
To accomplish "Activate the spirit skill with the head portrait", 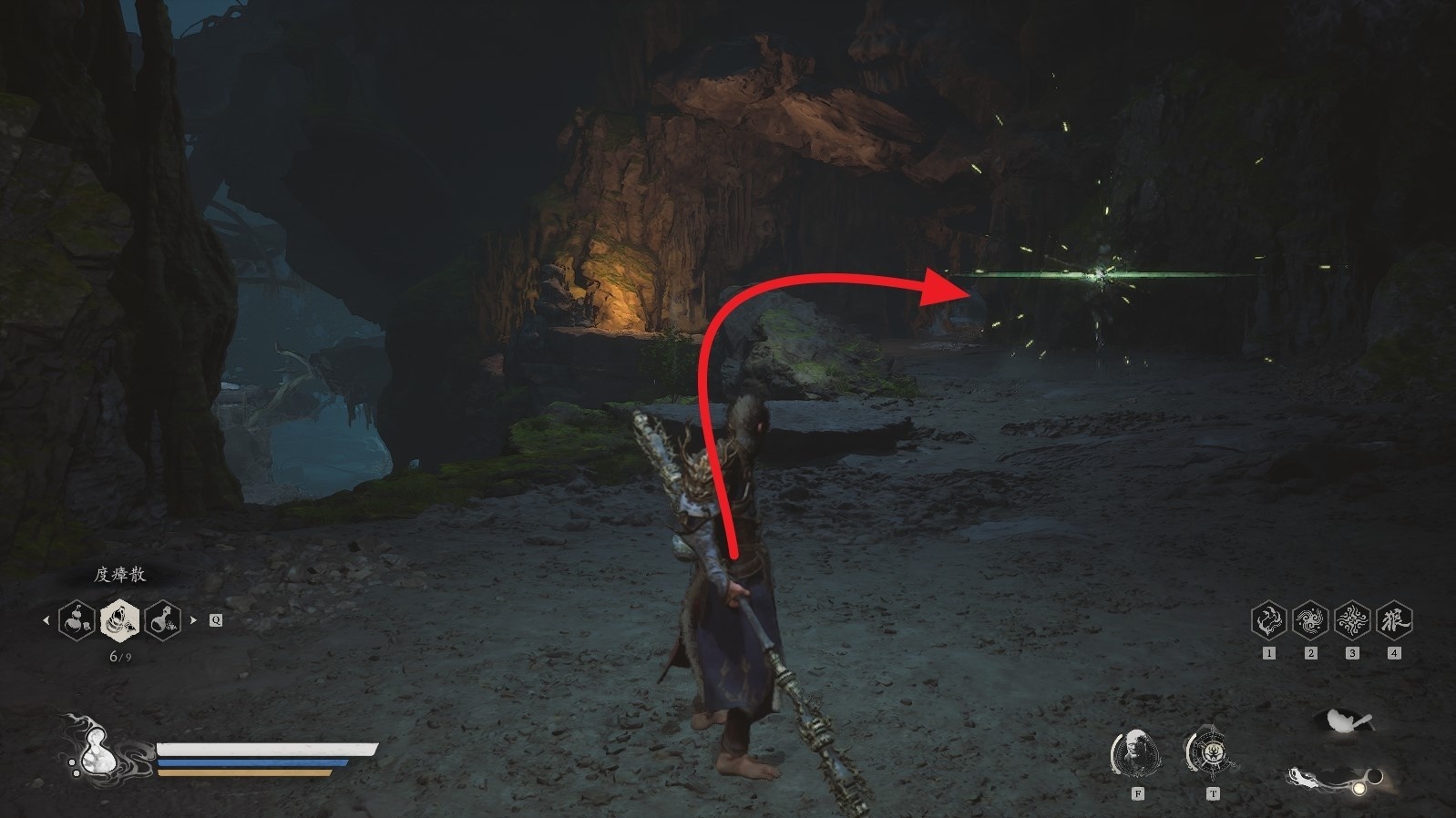I will (1137, 753).
